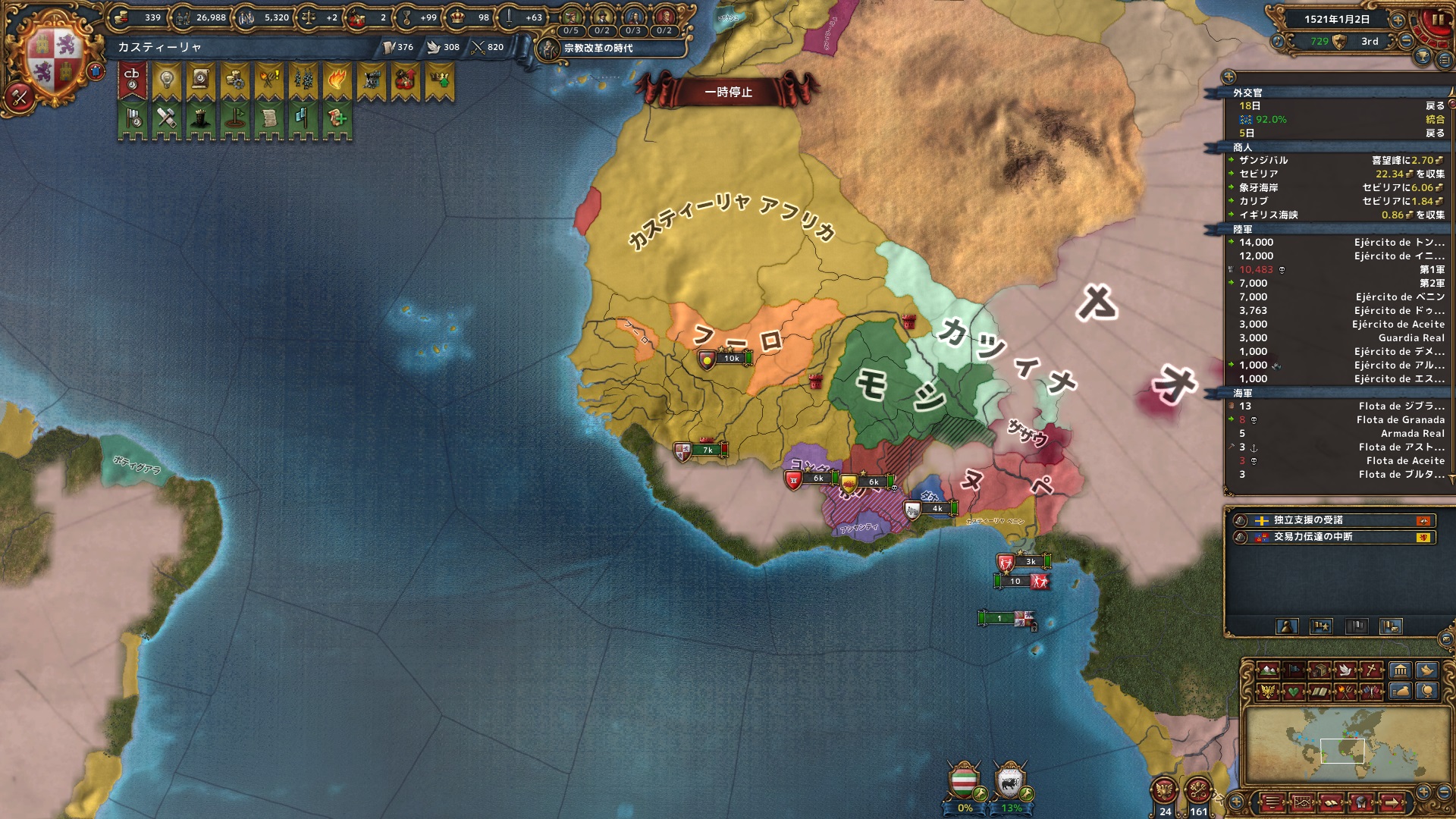
Task: Decrease game speed with the minus button
Action: point(1407,41)
